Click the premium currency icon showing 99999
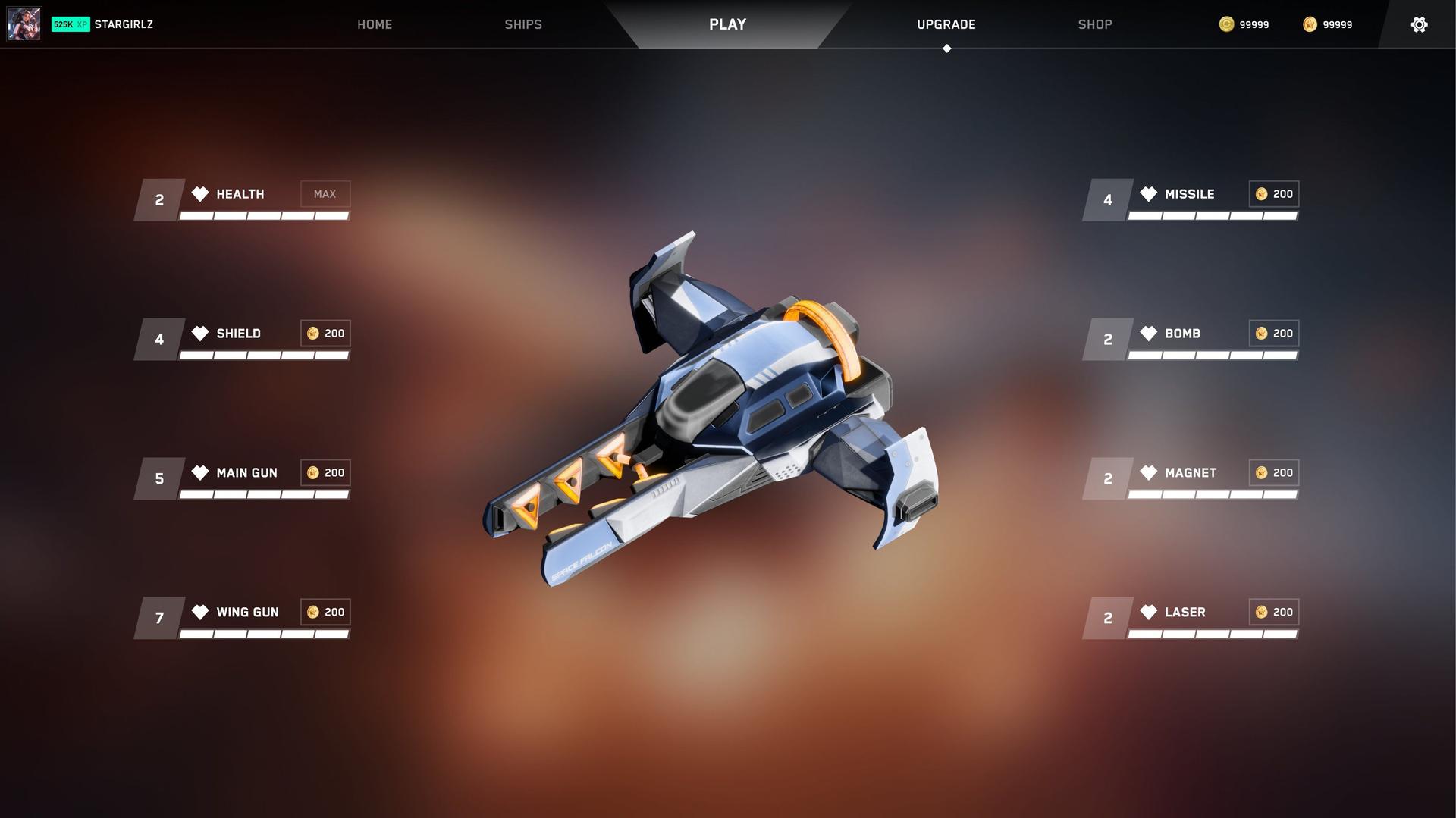Image resolution: width=1456 pixels, height=818 pixels. pos(1310,24)
